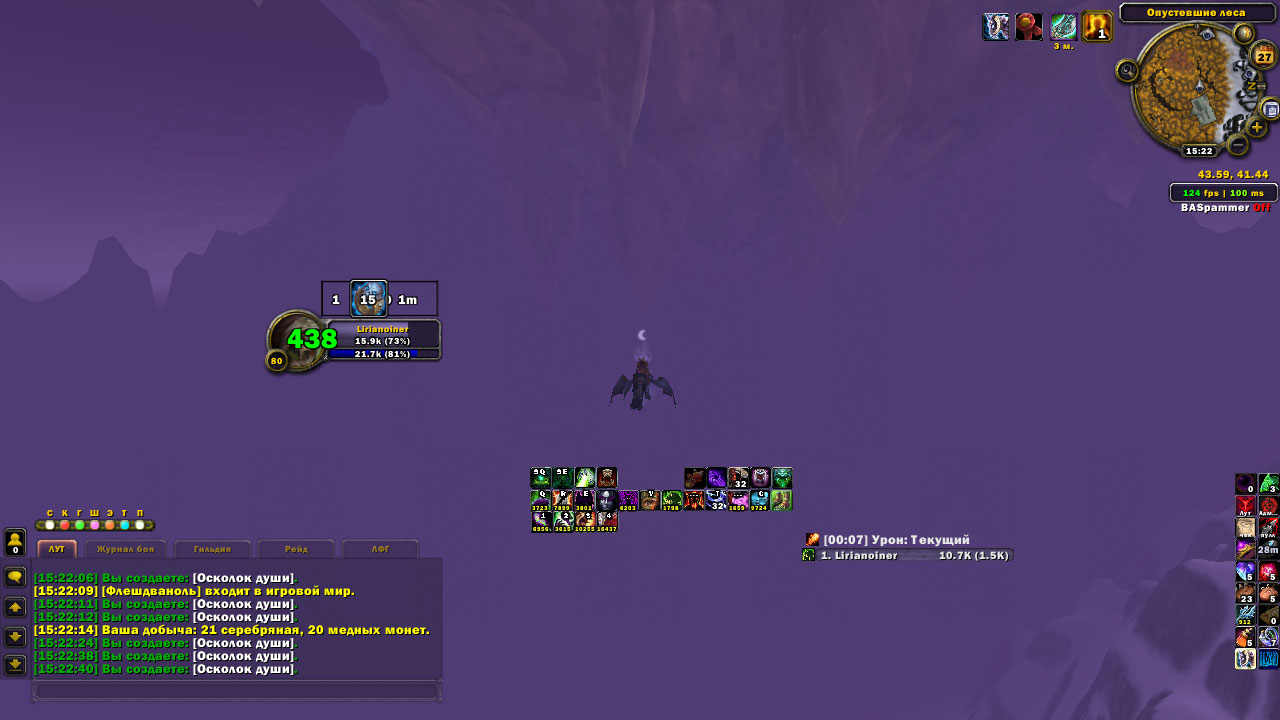Screen dimensions: 1280x720
Task: Jump to the bottom of chat
Action: pyautogui.click(x=15, y=664)
